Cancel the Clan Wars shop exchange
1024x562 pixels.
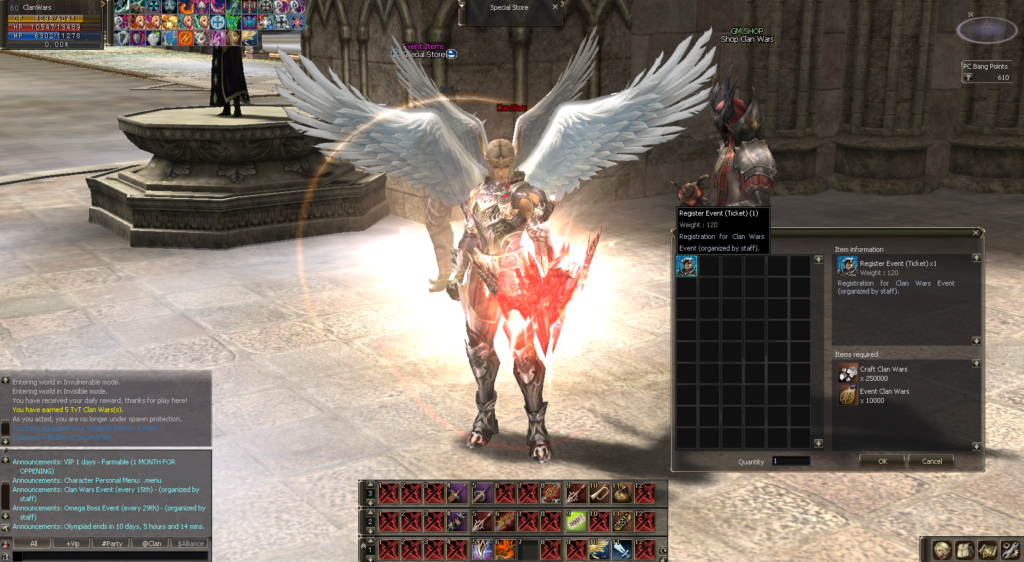[931, 461]
